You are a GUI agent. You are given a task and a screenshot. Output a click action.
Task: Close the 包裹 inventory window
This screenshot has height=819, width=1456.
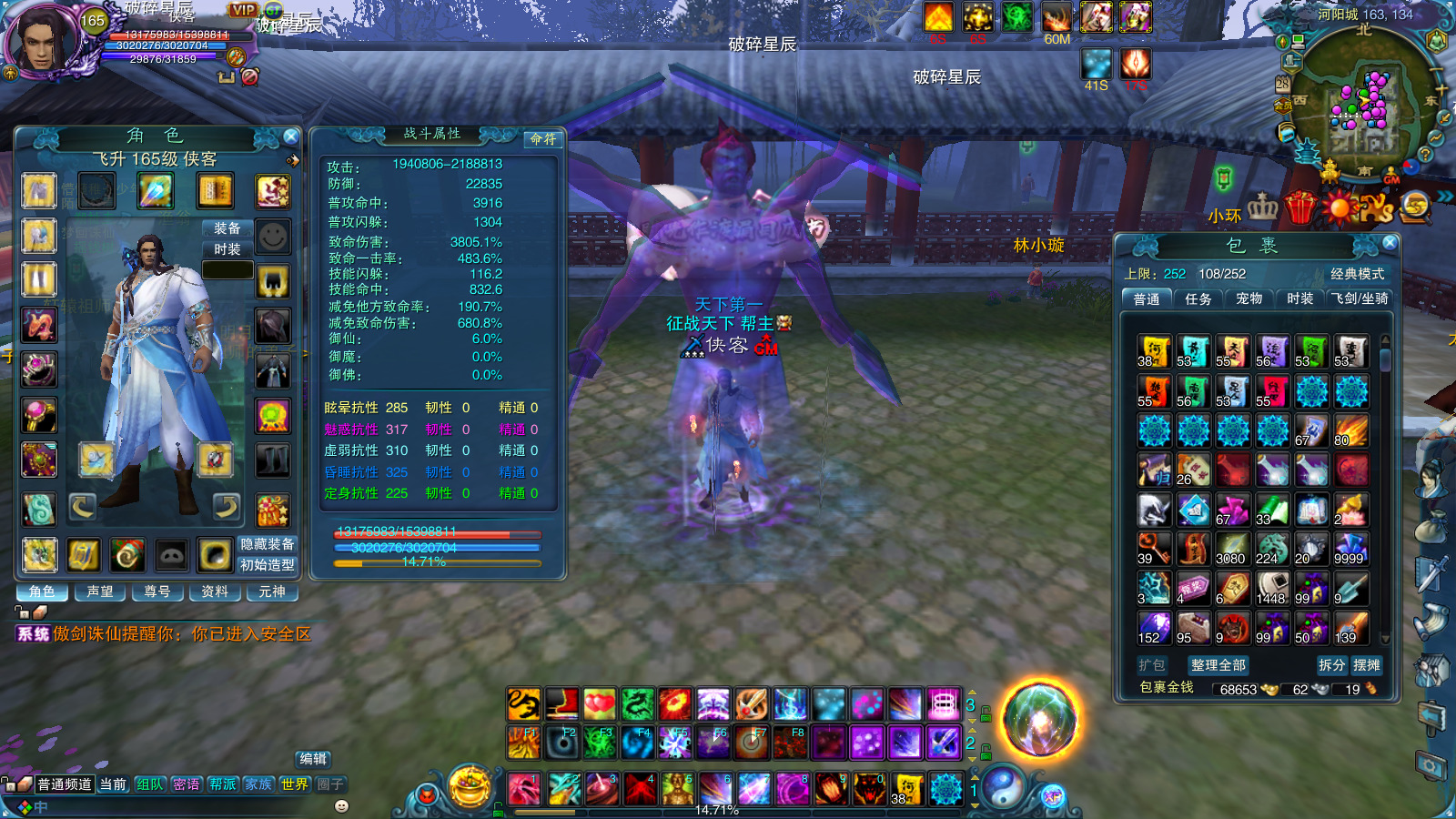pyautogui.click(x=1390, y=243)
